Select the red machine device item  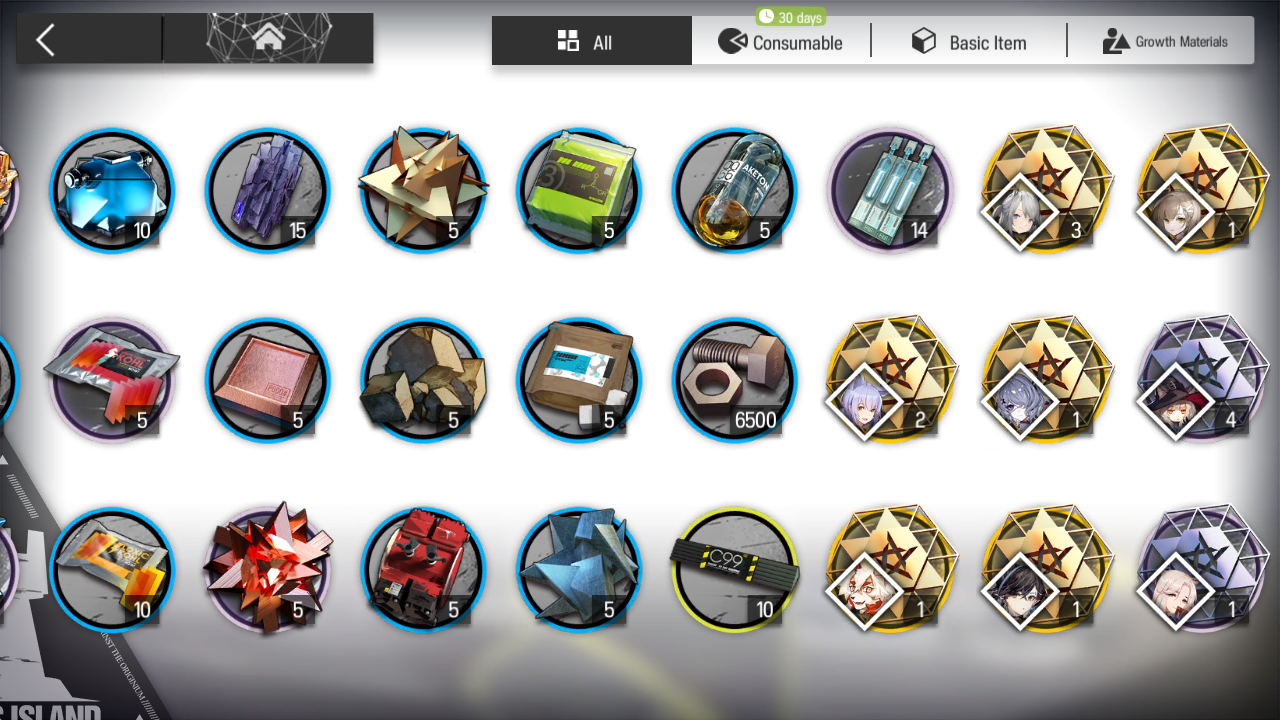tap(423, 570)
